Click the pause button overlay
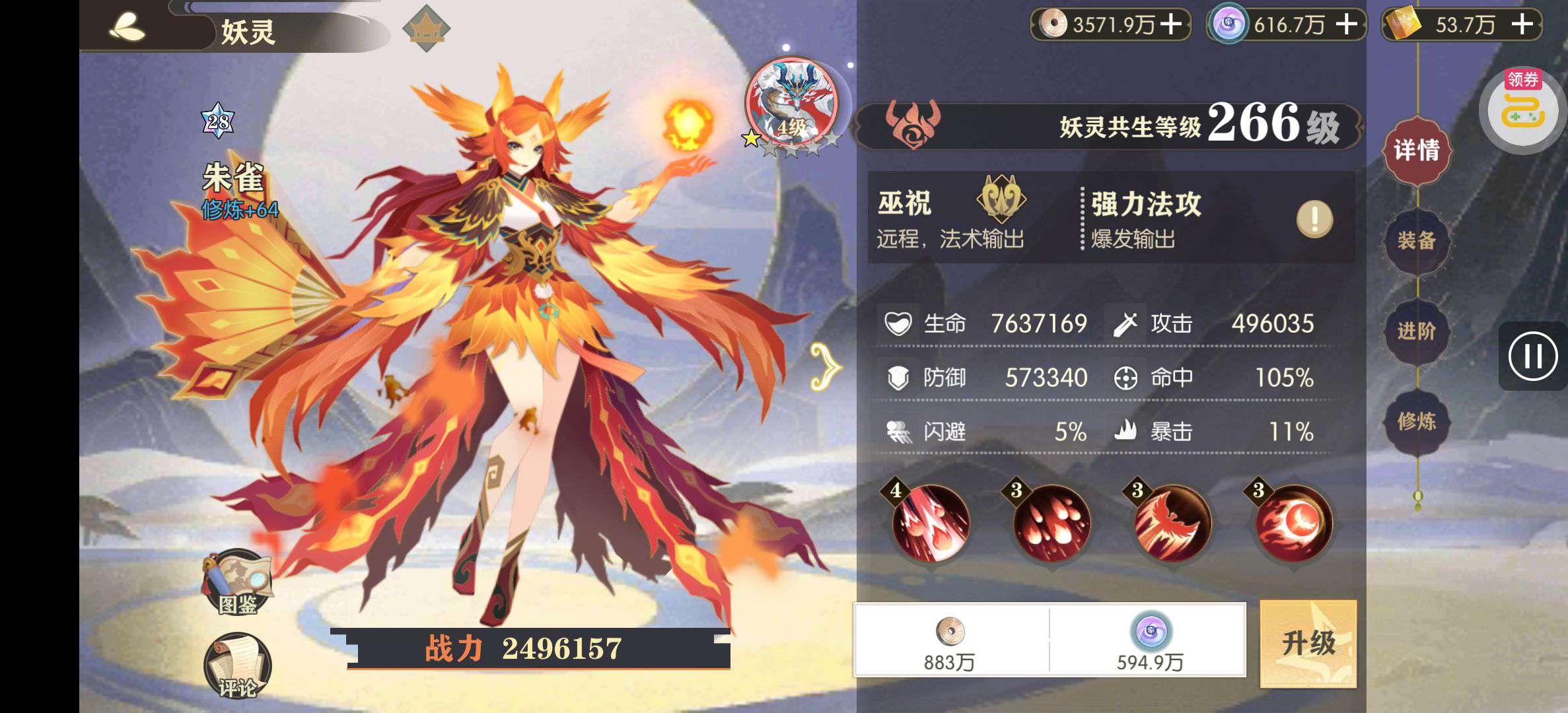This screenshot has height=713, width=1568. pyautogui.click(x=1532, y=356)
